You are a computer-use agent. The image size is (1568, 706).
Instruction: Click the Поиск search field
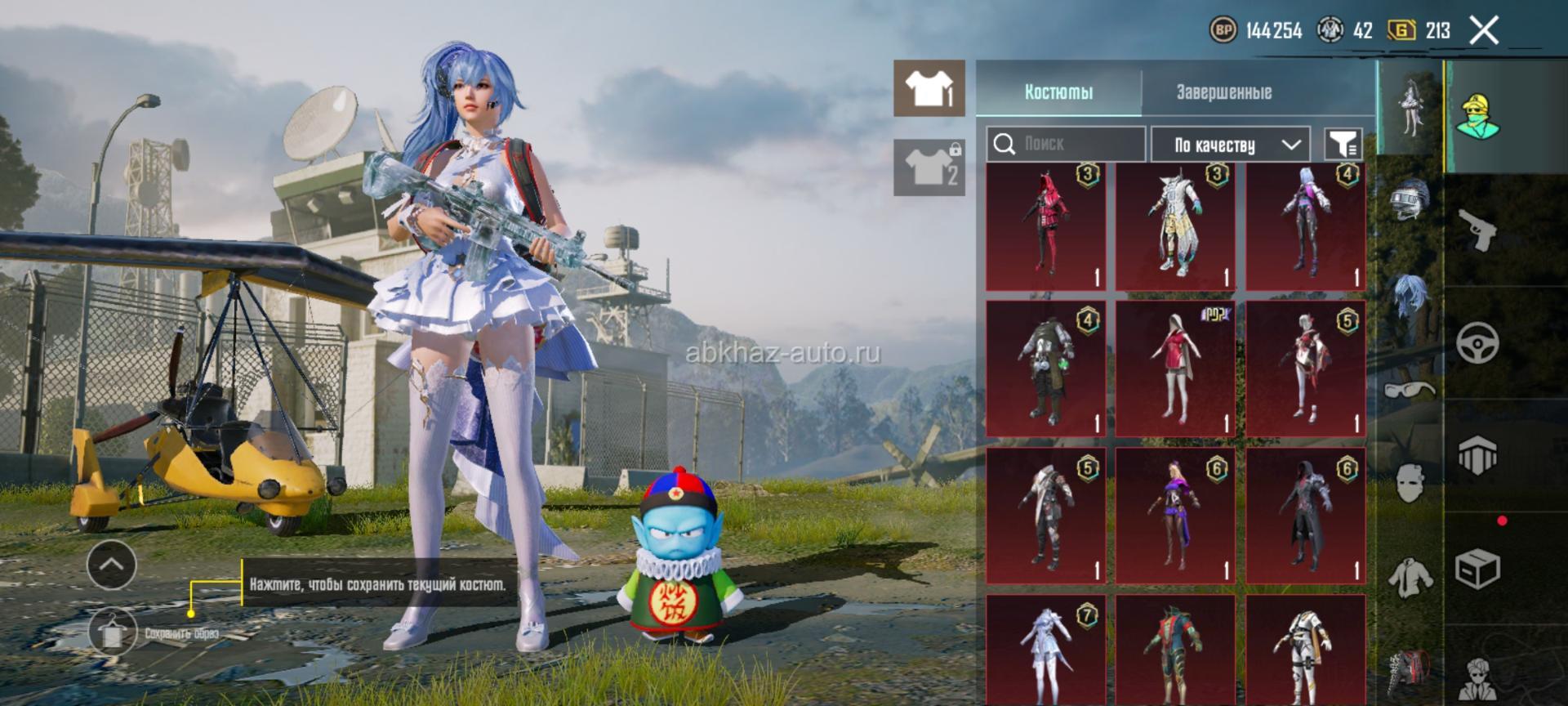[1065, 145]
